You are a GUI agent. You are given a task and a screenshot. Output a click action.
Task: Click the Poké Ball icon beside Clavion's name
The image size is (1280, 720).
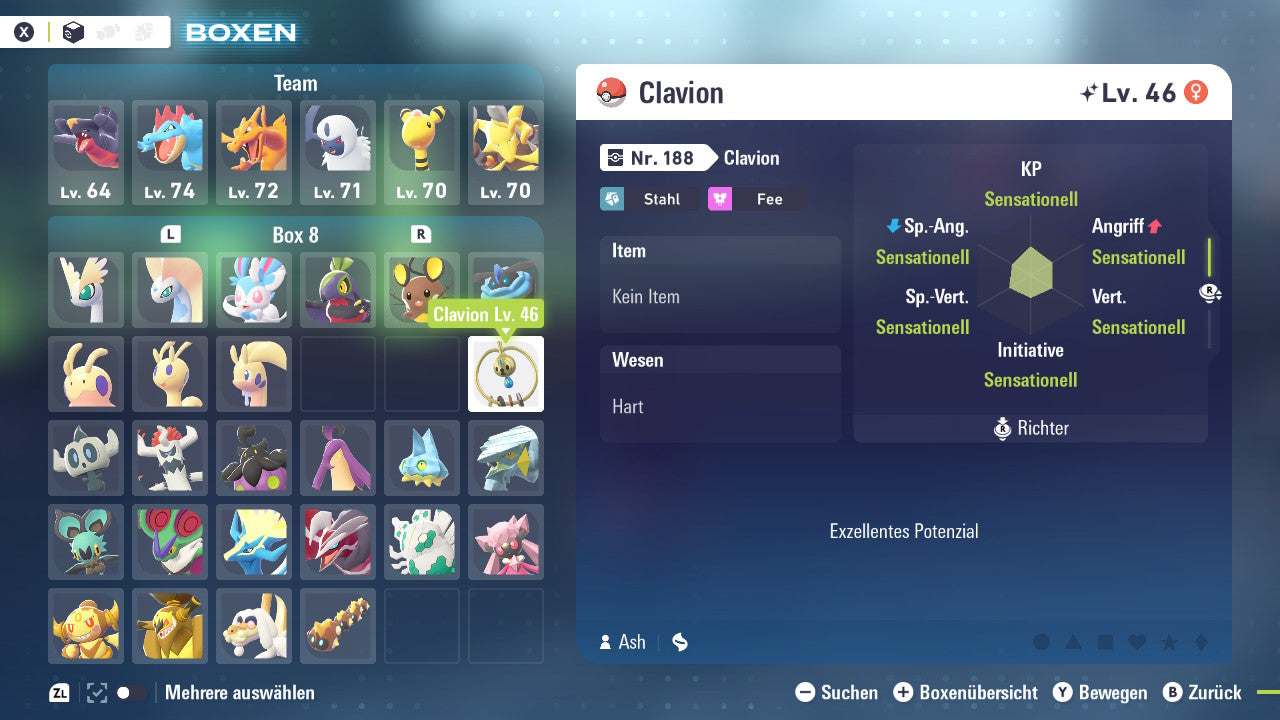coord(609,92)
